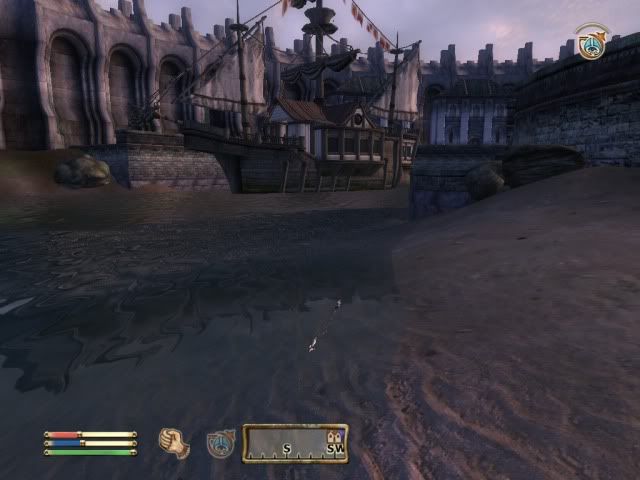Screen dimensions: 640x480
Task: Open the compass bar showing S and SW
Action: point(295,443)
